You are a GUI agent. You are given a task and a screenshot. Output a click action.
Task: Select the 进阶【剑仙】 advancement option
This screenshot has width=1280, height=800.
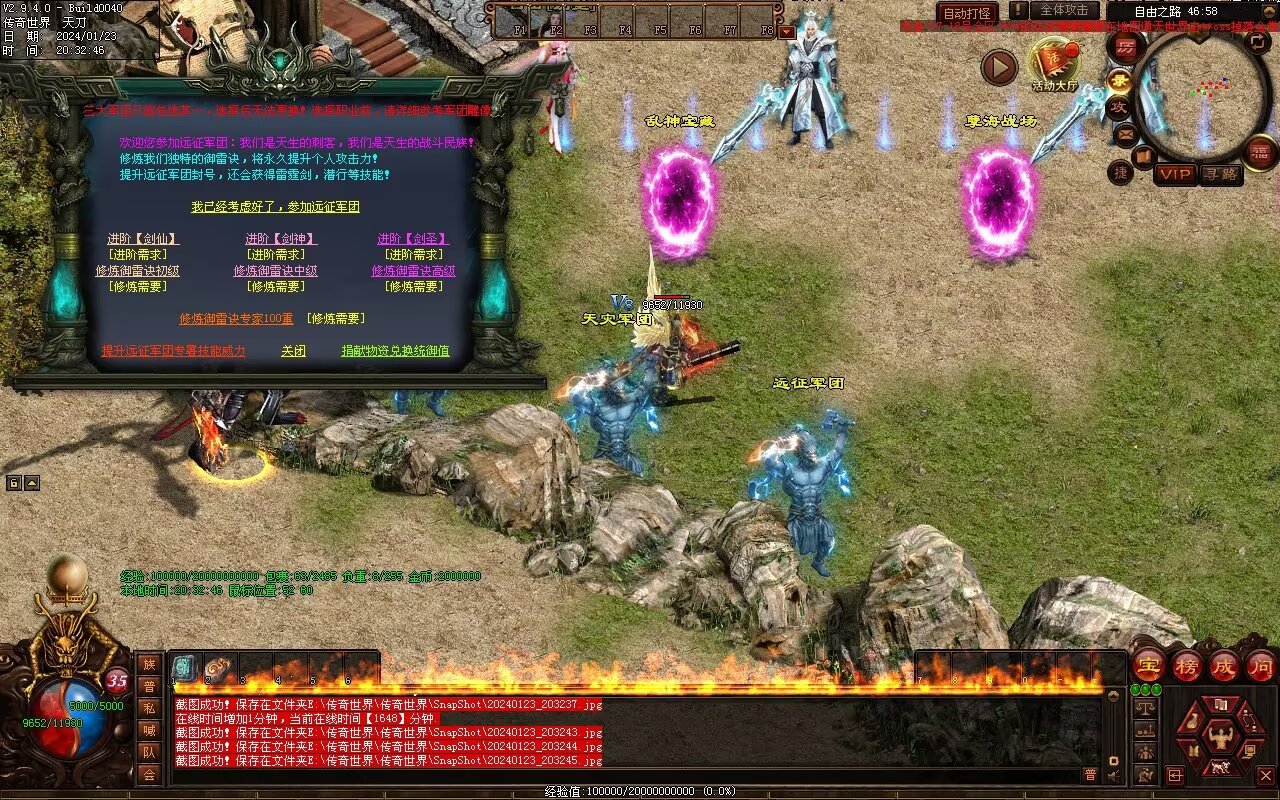(144, 239)
